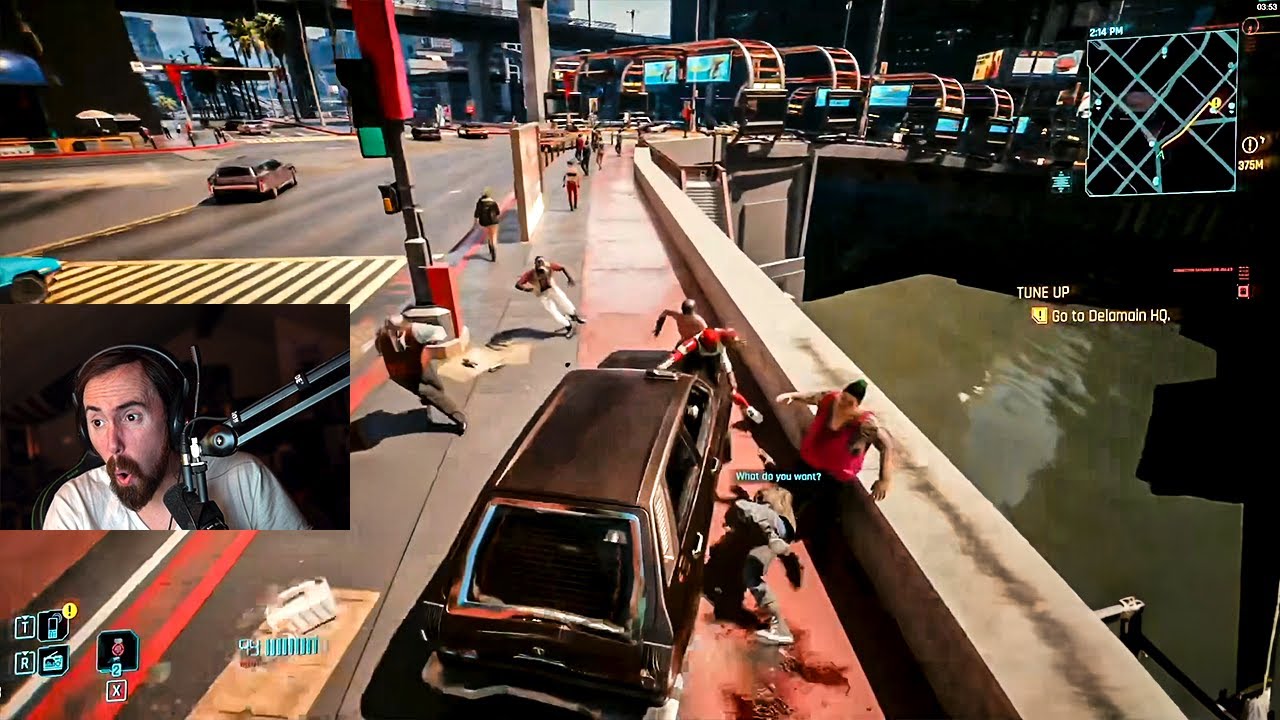Select the yellow exclamation quest marker on the minimap
Viewport: 1280px width, 720px height.
click(x=1217, y=103)
